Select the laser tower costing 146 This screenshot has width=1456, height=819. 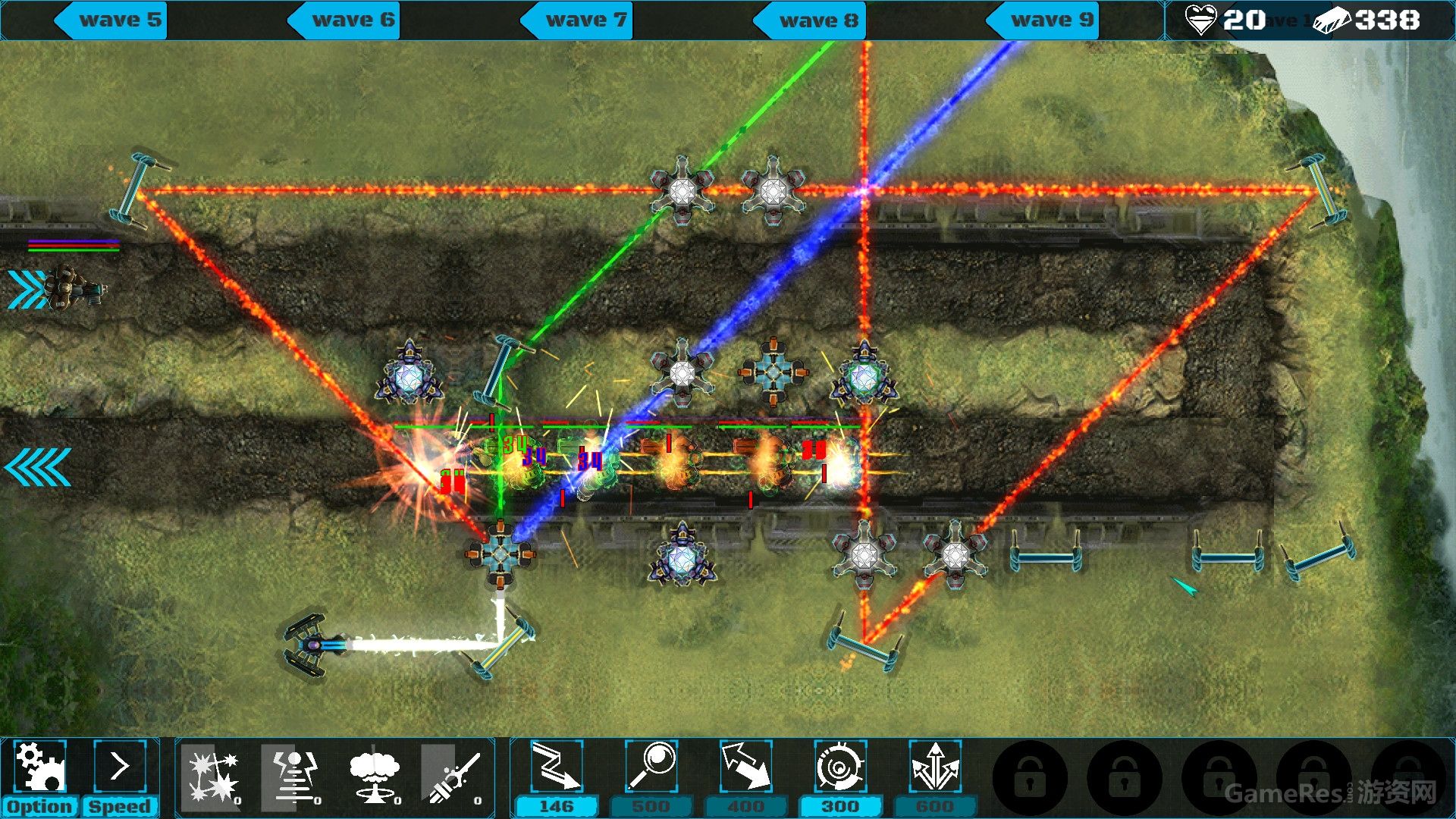point(557,767)
